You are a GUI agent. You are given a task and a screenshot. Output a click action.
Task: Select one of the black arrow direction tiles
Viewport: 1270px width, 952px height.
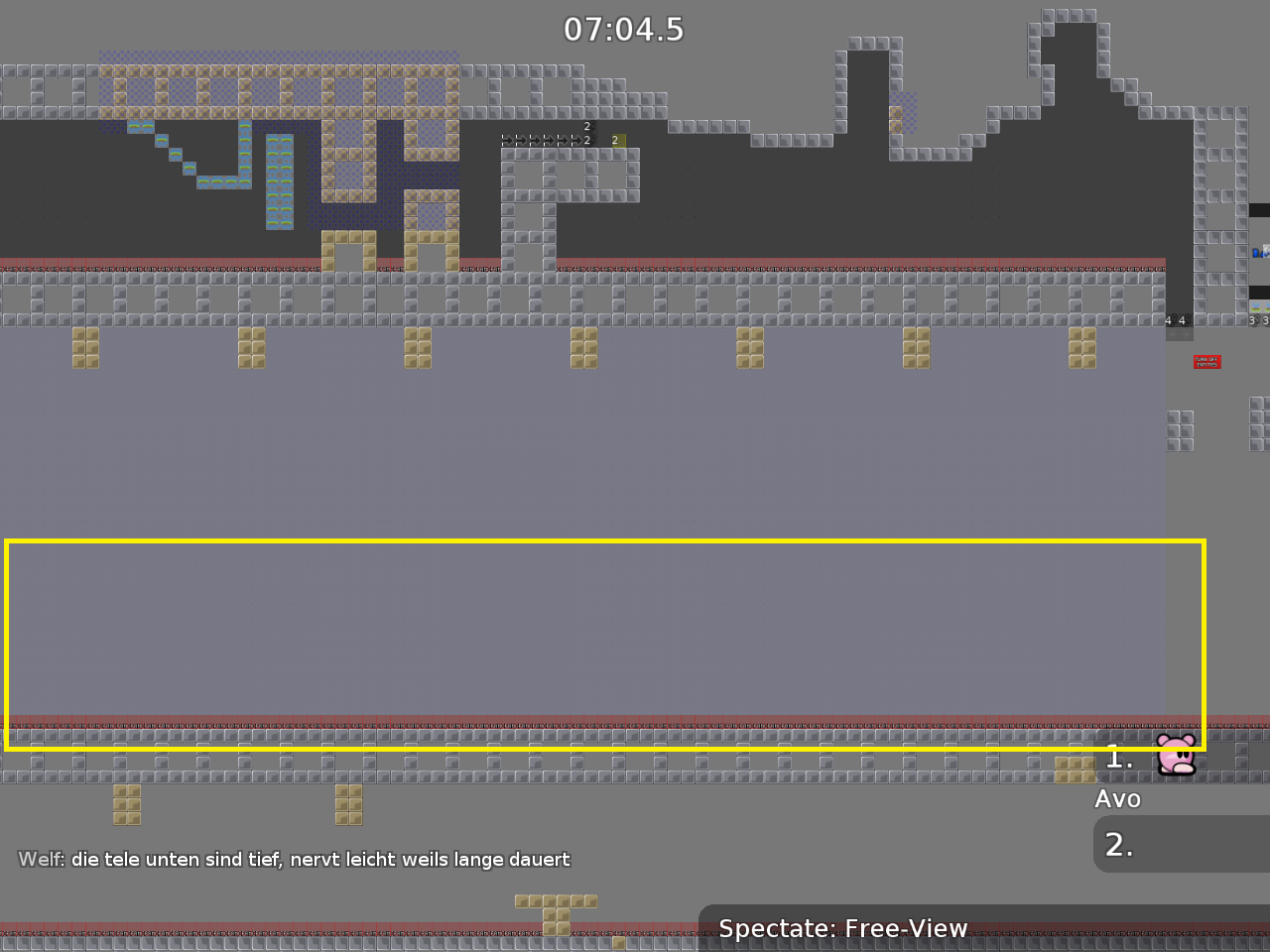coord(533,140)
